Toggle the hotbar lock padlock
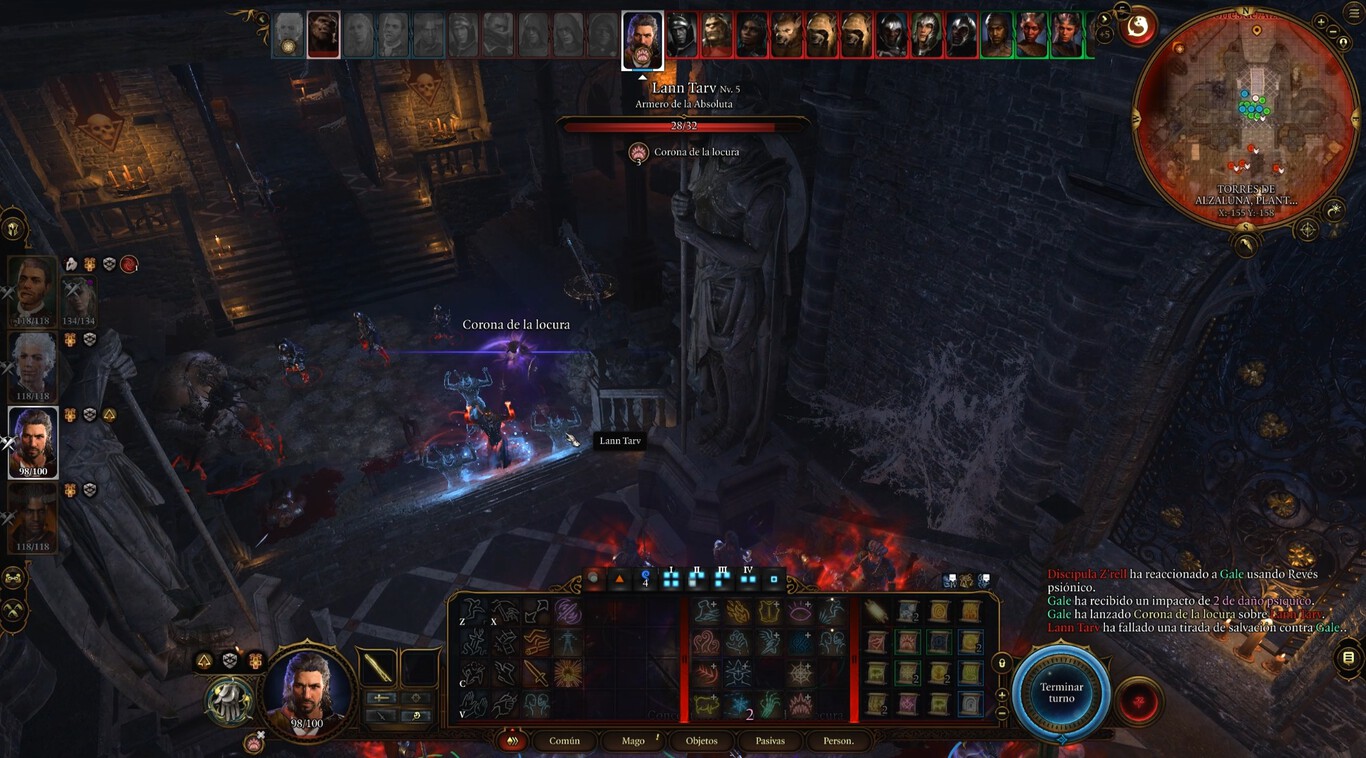Screen dimensions: 1366x758 pos(1002,663)
